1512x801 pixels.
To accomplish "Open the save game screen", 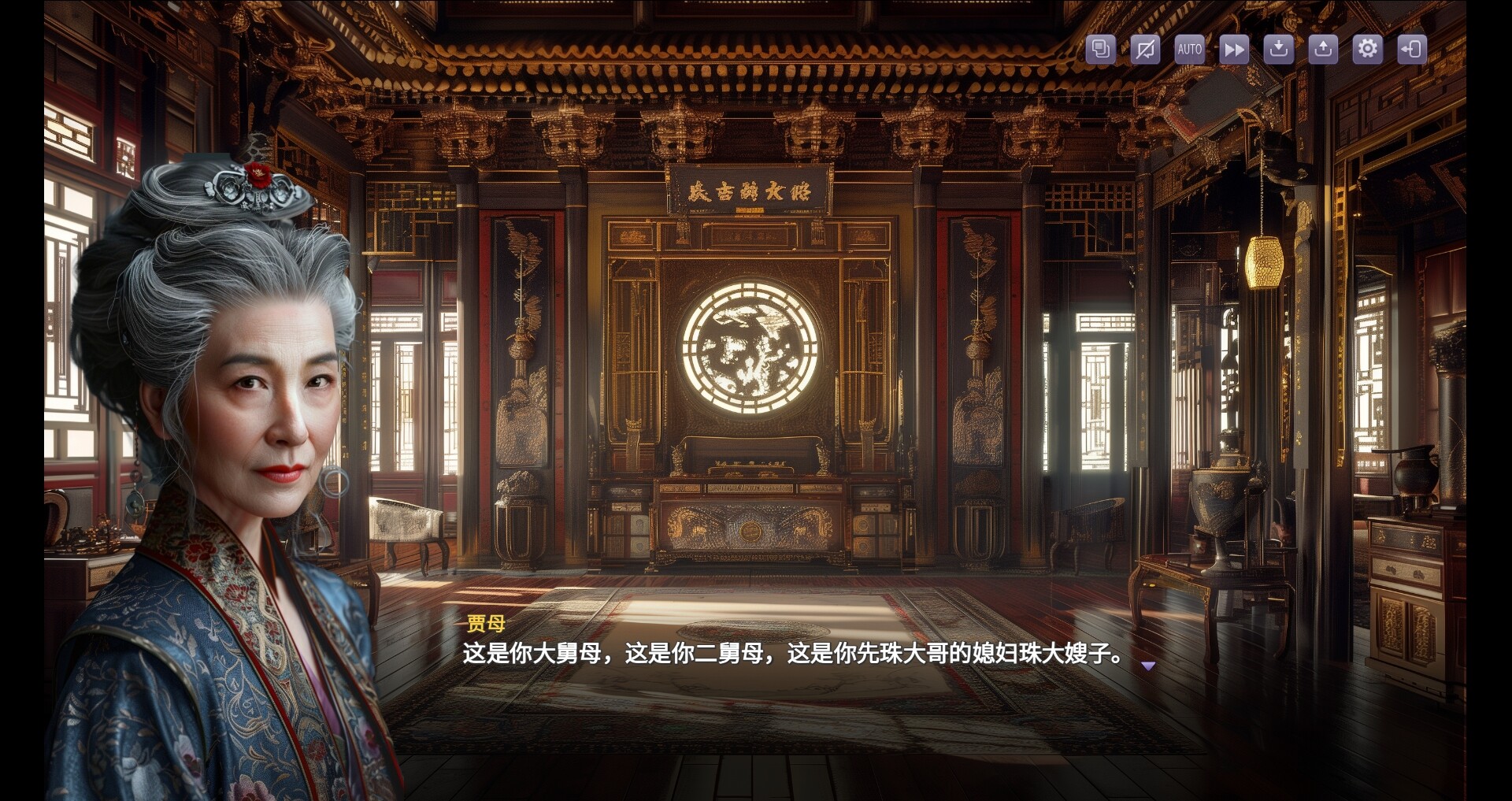I will click(1278, 49).
